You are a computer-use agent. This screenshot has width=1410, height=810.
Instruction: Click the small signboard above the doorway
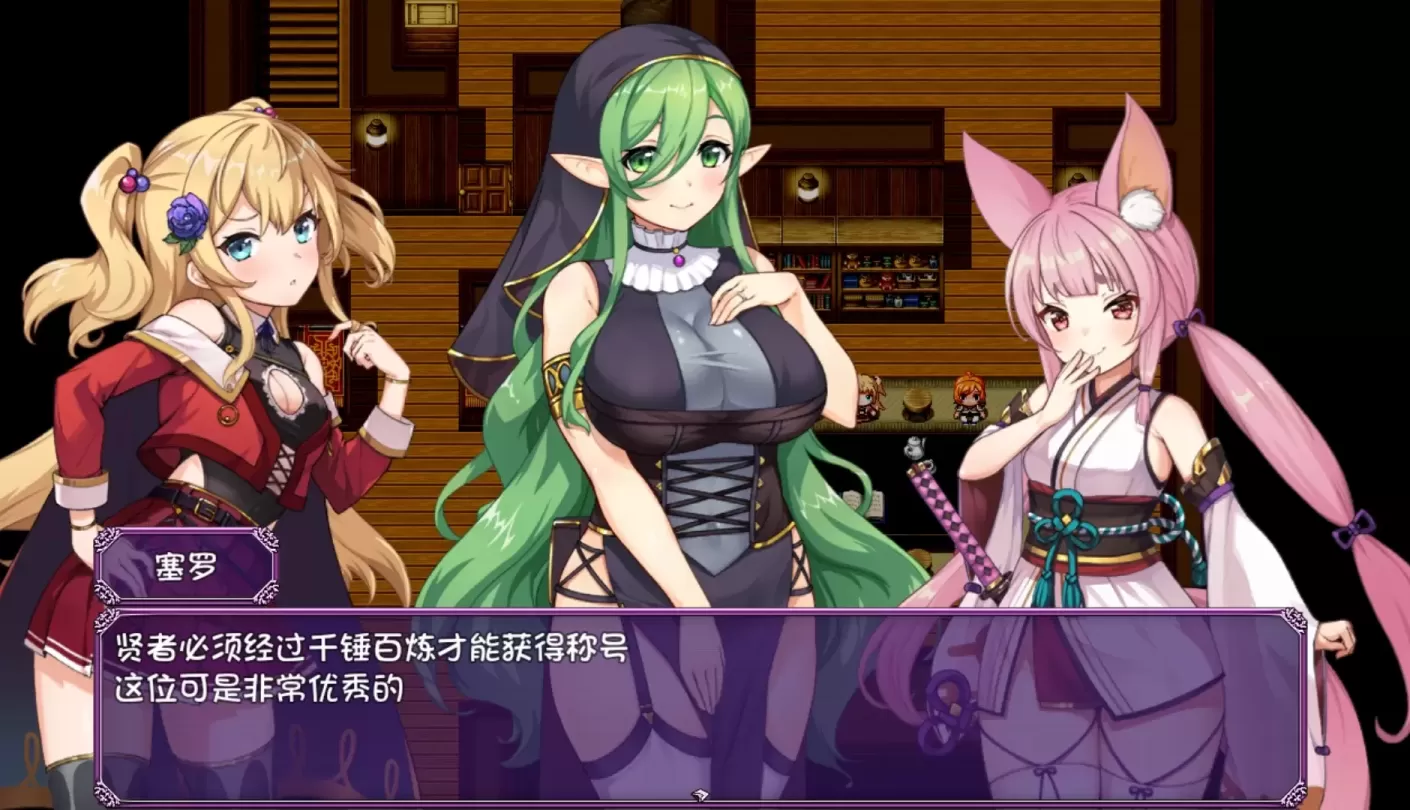coord(429,13)
